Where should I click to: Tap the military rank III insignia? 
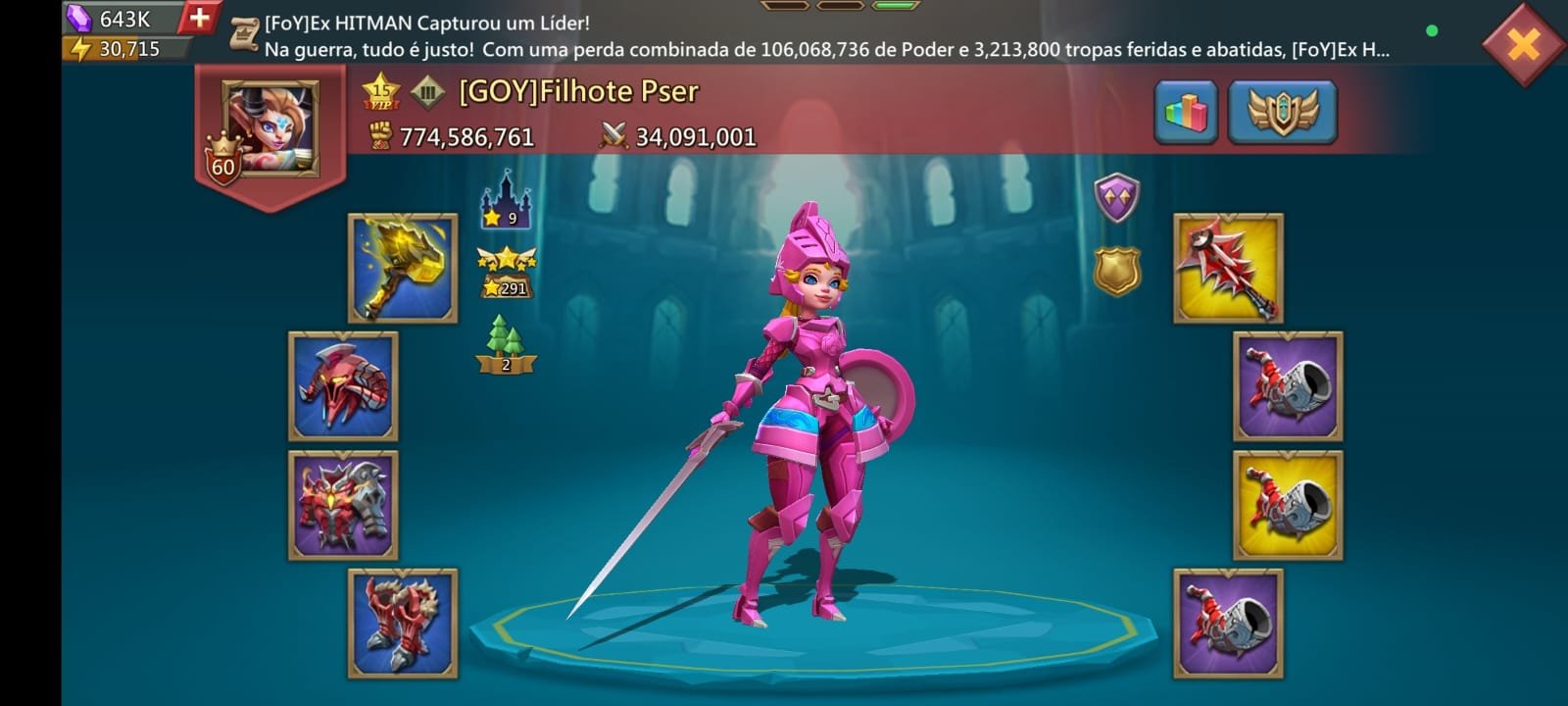(427, 92)
